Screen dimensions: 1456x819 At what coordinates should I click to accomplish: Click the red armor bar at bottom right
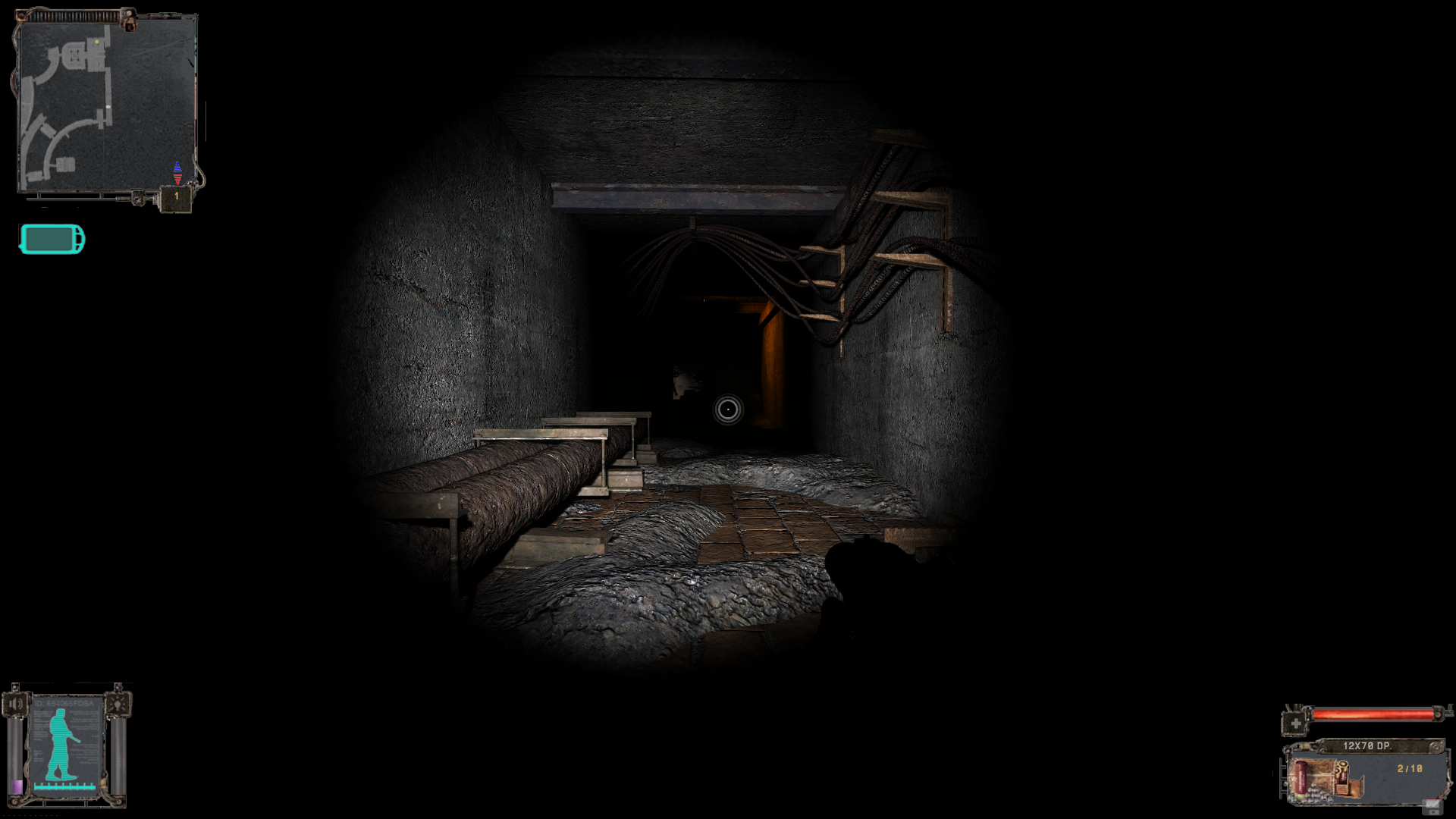(1373, 714)
